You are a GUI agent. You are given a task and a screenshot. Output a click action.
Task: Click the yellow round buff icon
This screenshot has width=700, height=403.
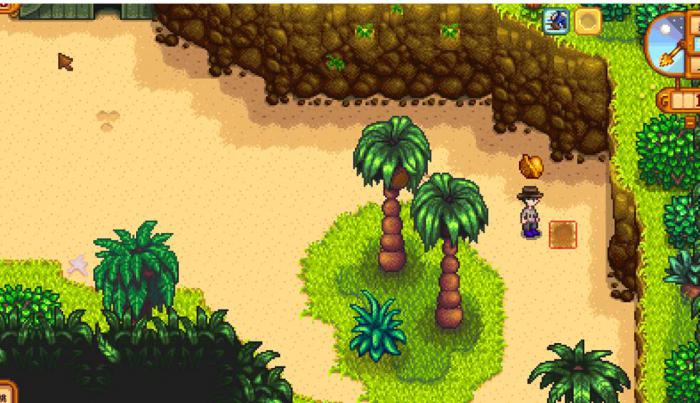click(x=587, y=20)
